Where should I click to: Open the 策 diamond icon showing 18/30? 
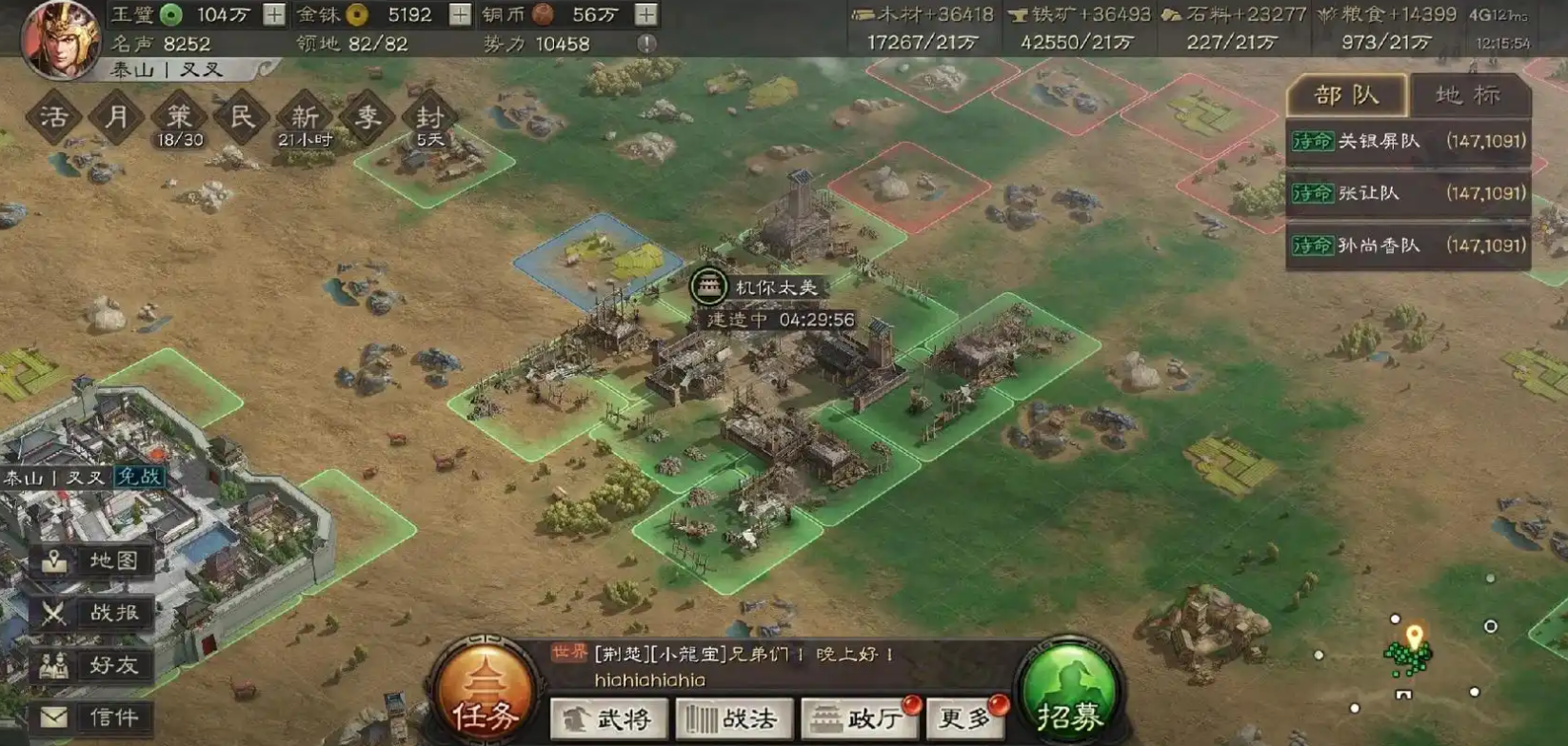tap(179, 118)
